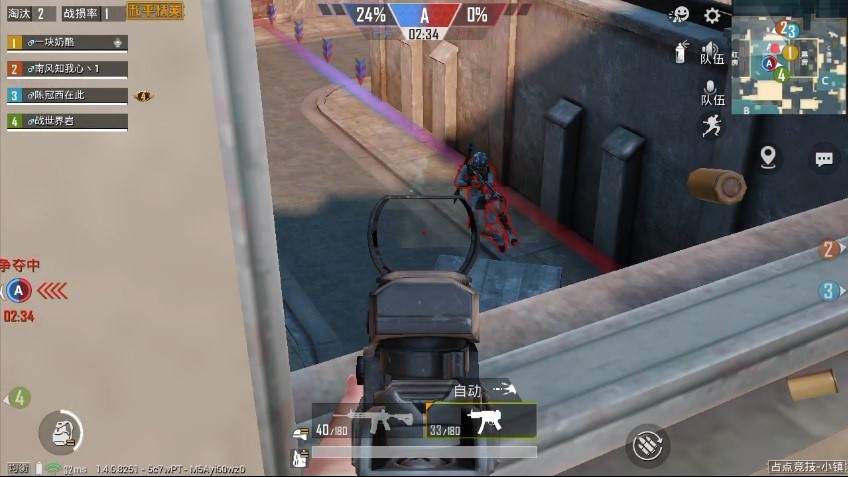Toggle the team speaker audio
This screenshot has height=477, width=848.
point(711,52)
